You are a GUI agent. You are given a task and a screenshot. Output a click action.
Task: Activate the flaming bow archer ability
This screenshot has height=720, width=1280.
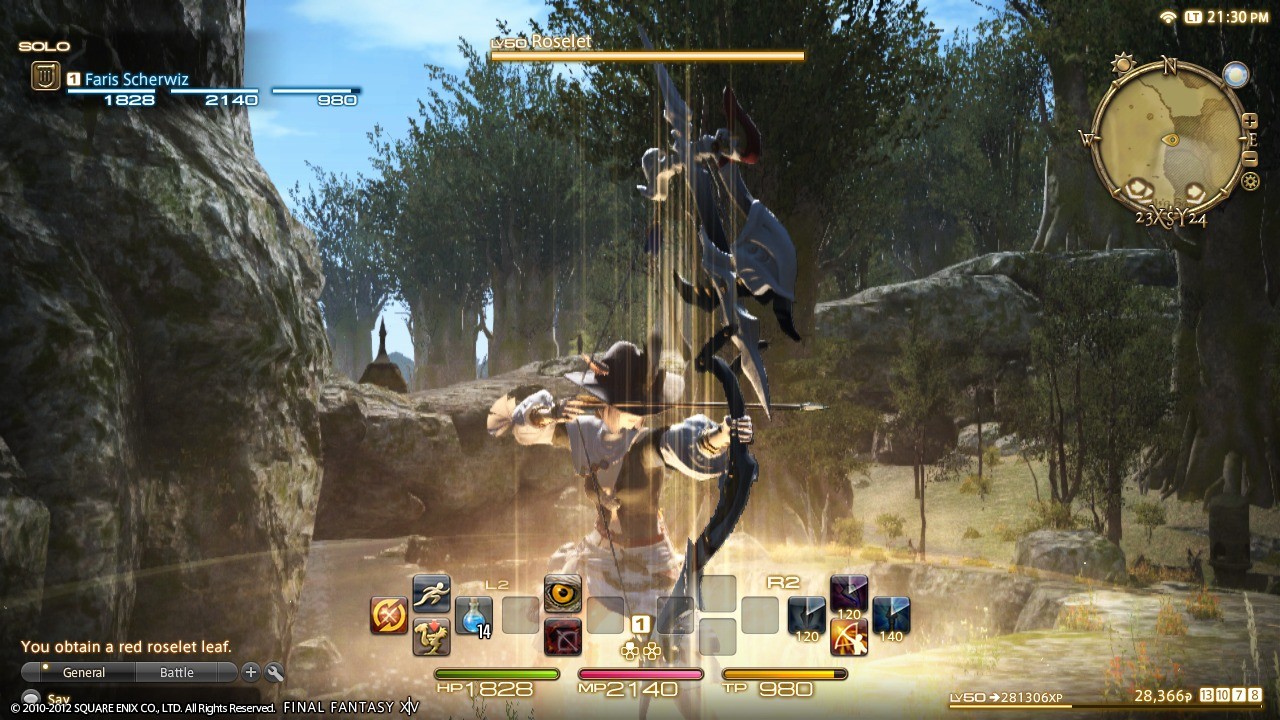point(851,637)
